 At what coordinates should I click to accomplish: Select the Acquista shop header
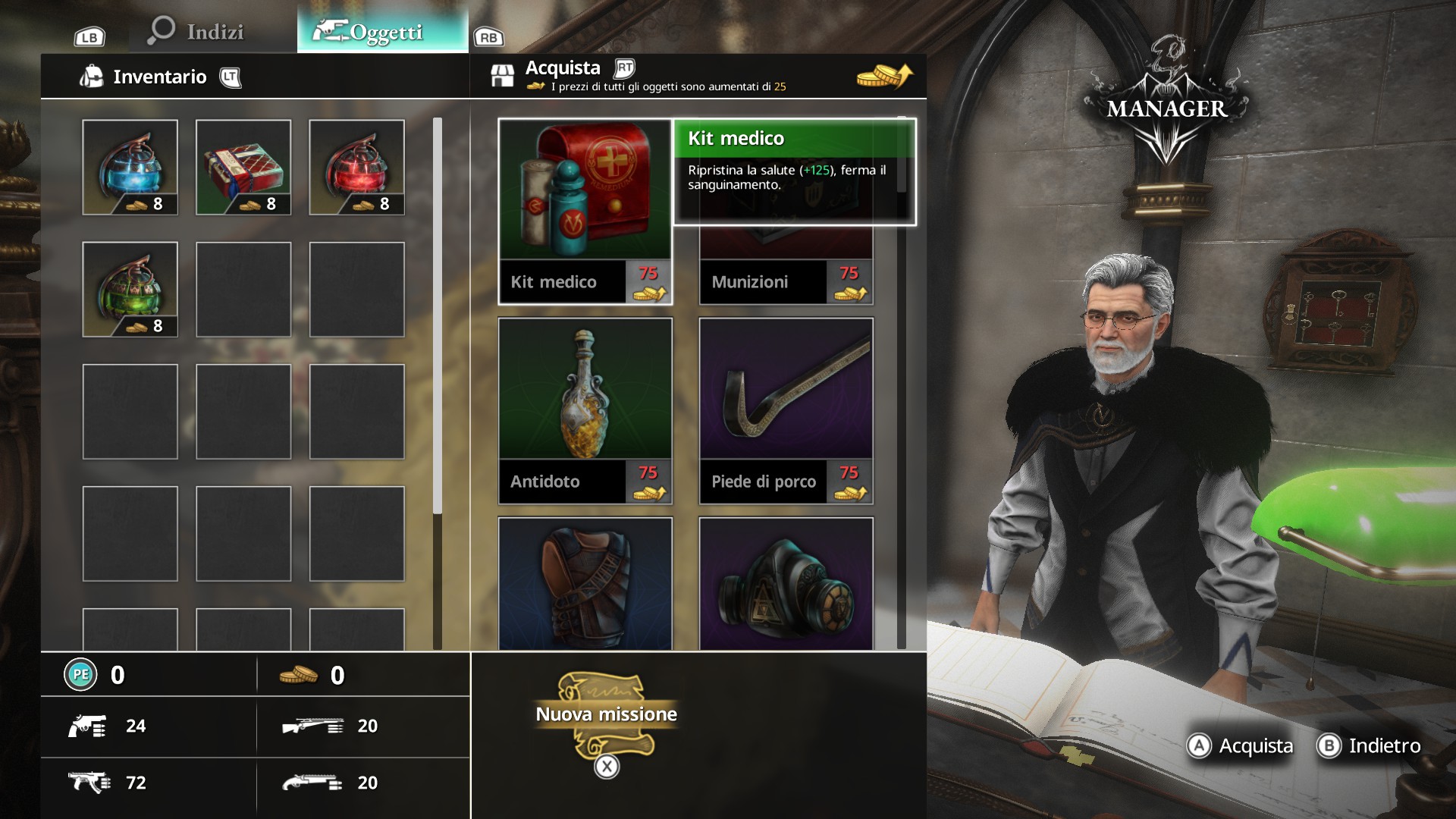563,69
